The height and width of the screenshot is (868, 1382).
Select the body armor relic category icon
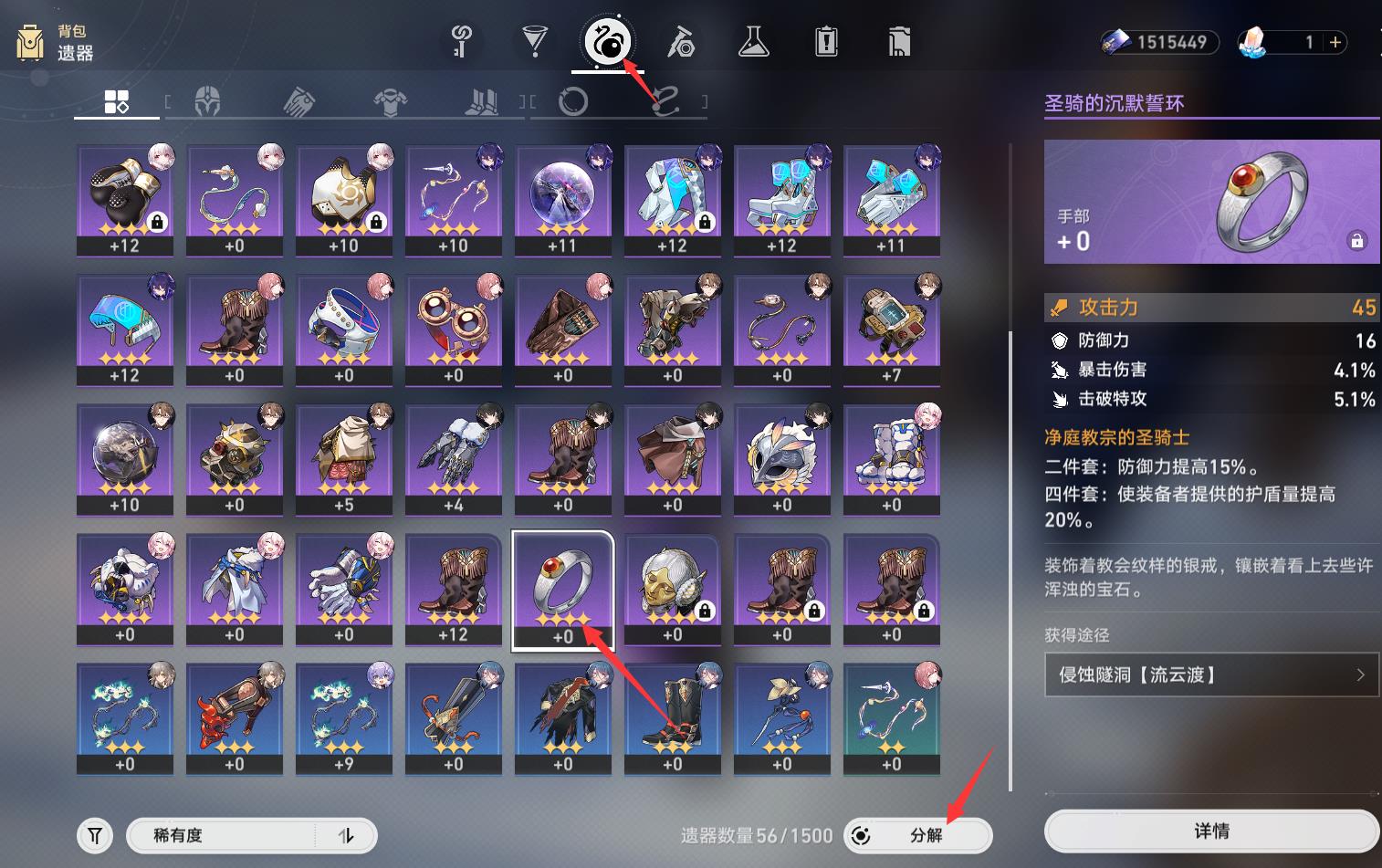coord(391,101)
